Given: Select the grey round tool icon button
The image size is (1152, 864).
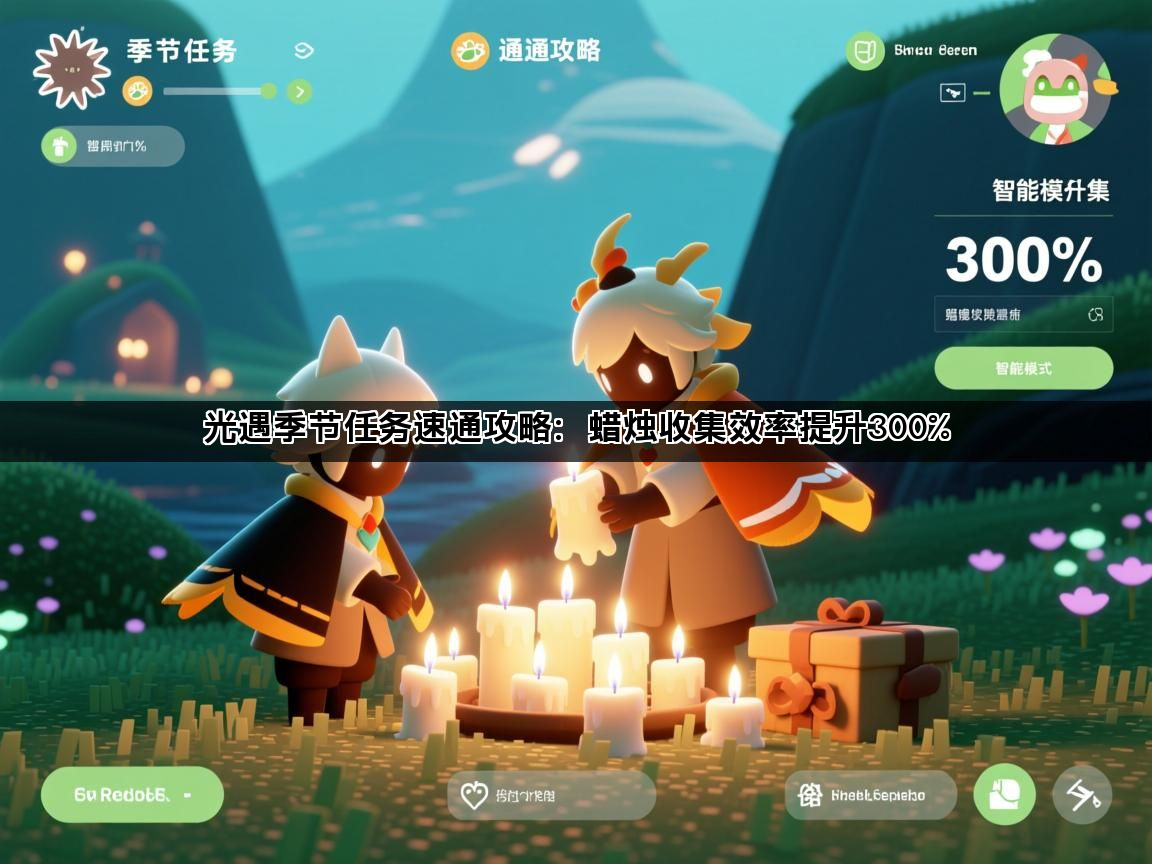Looking at the screenshot, I should [1082, 795].
